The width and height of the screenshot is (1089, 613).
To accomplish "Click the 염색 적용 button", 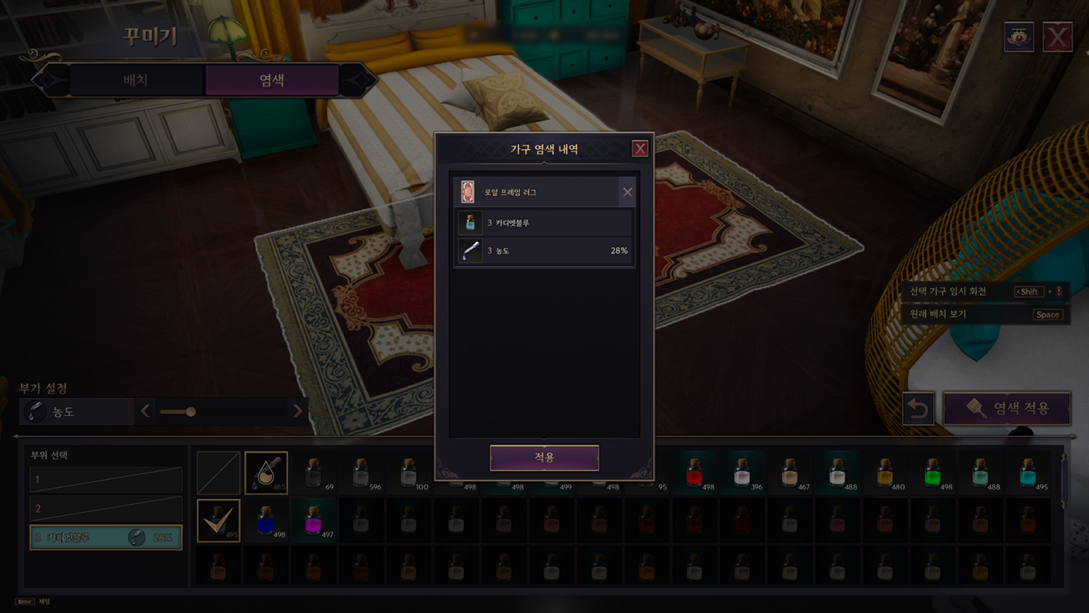I will [1007, 408].
